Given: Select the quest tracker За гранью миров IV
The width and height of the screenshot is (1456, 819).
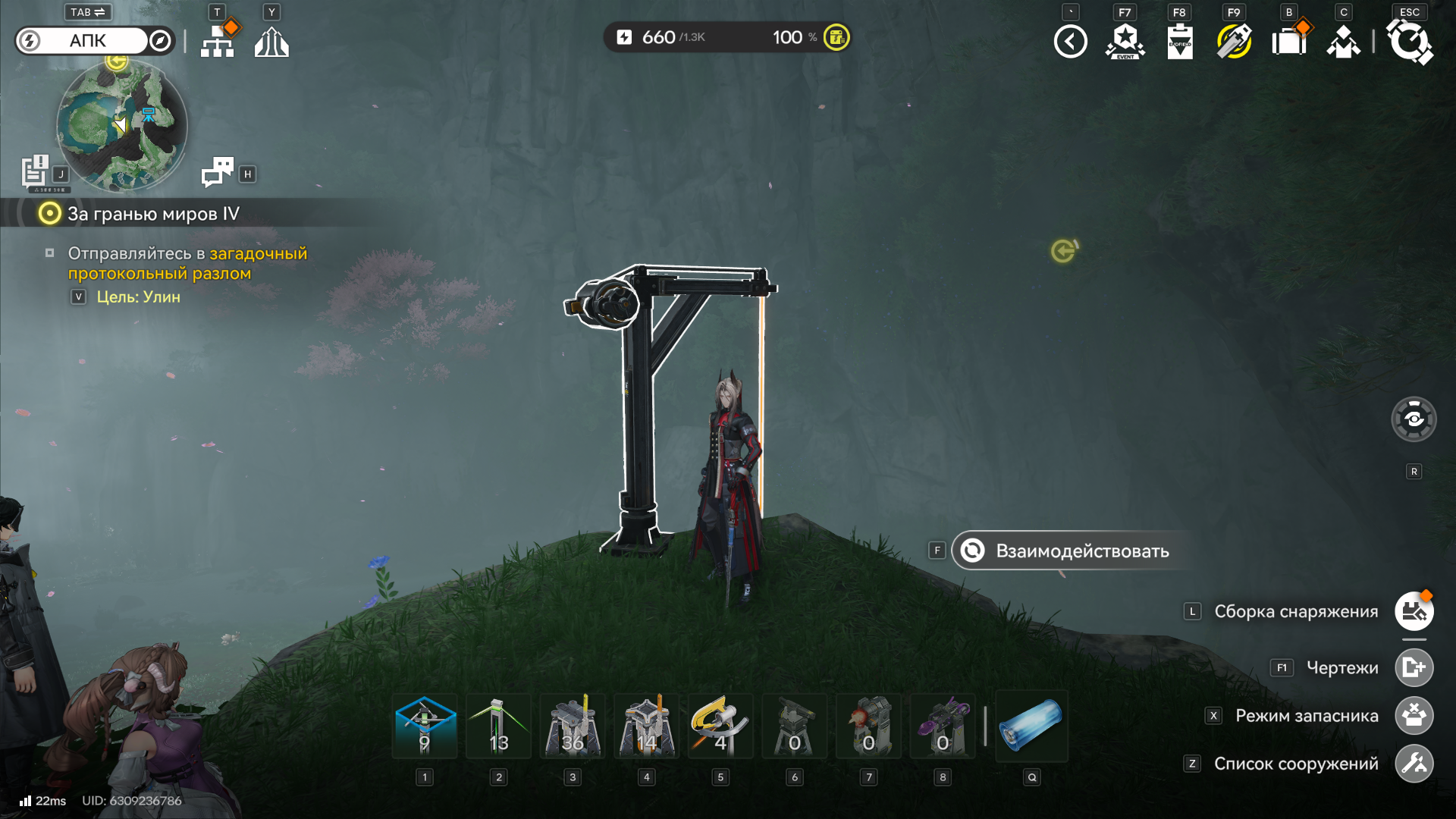Looking at the screenshot, I should tap(152, 214).
